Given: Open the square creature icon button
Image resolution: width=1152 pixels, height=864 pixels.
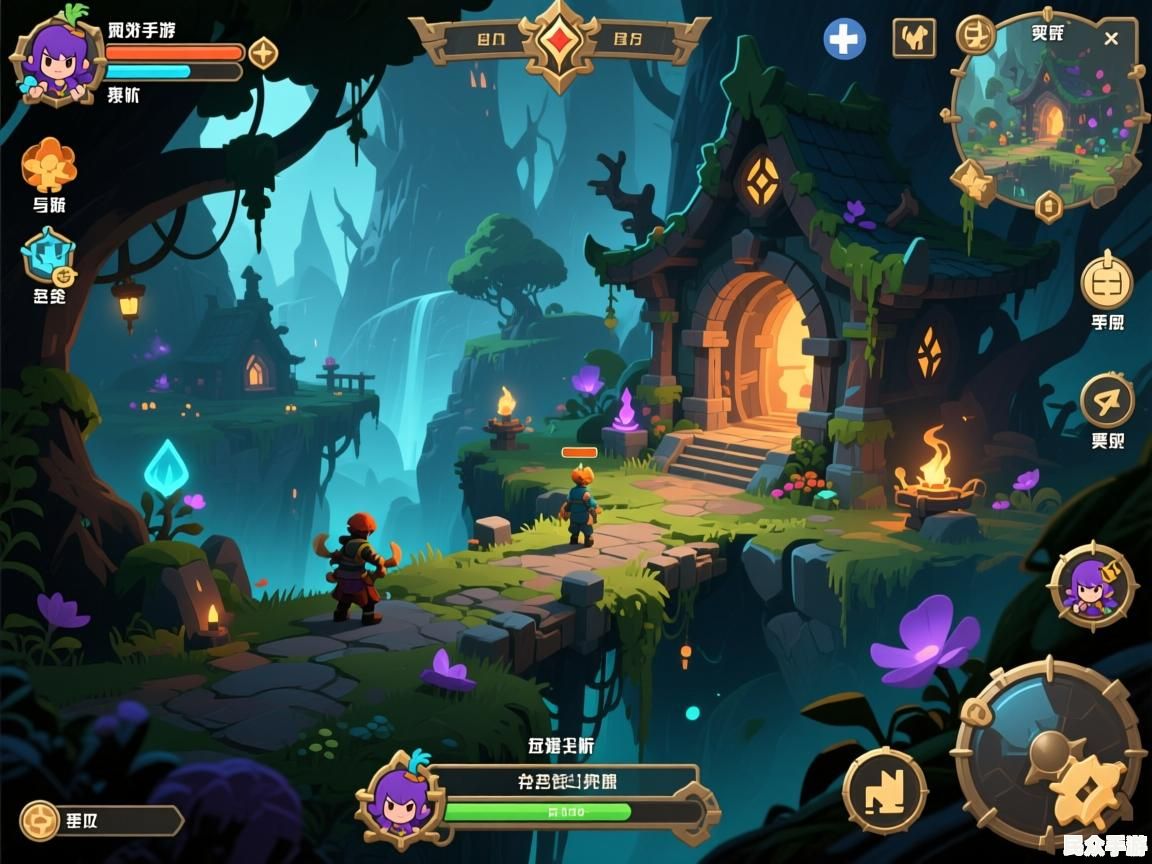Looking at the screenshot, I should coord(914,38).
